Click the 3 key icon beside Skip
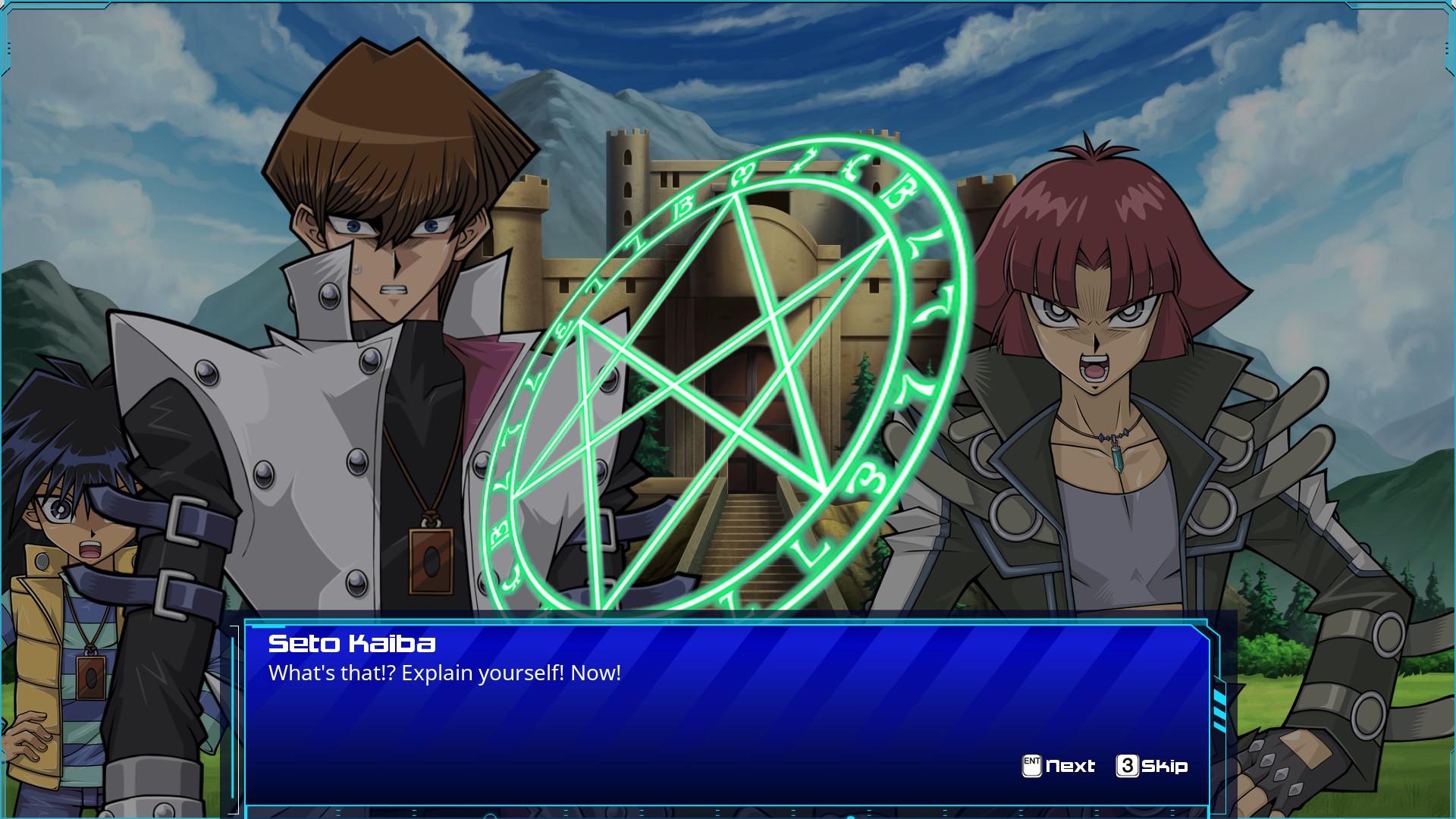This screenshot has width=1456, height=819. click(x=1128, y=765)
